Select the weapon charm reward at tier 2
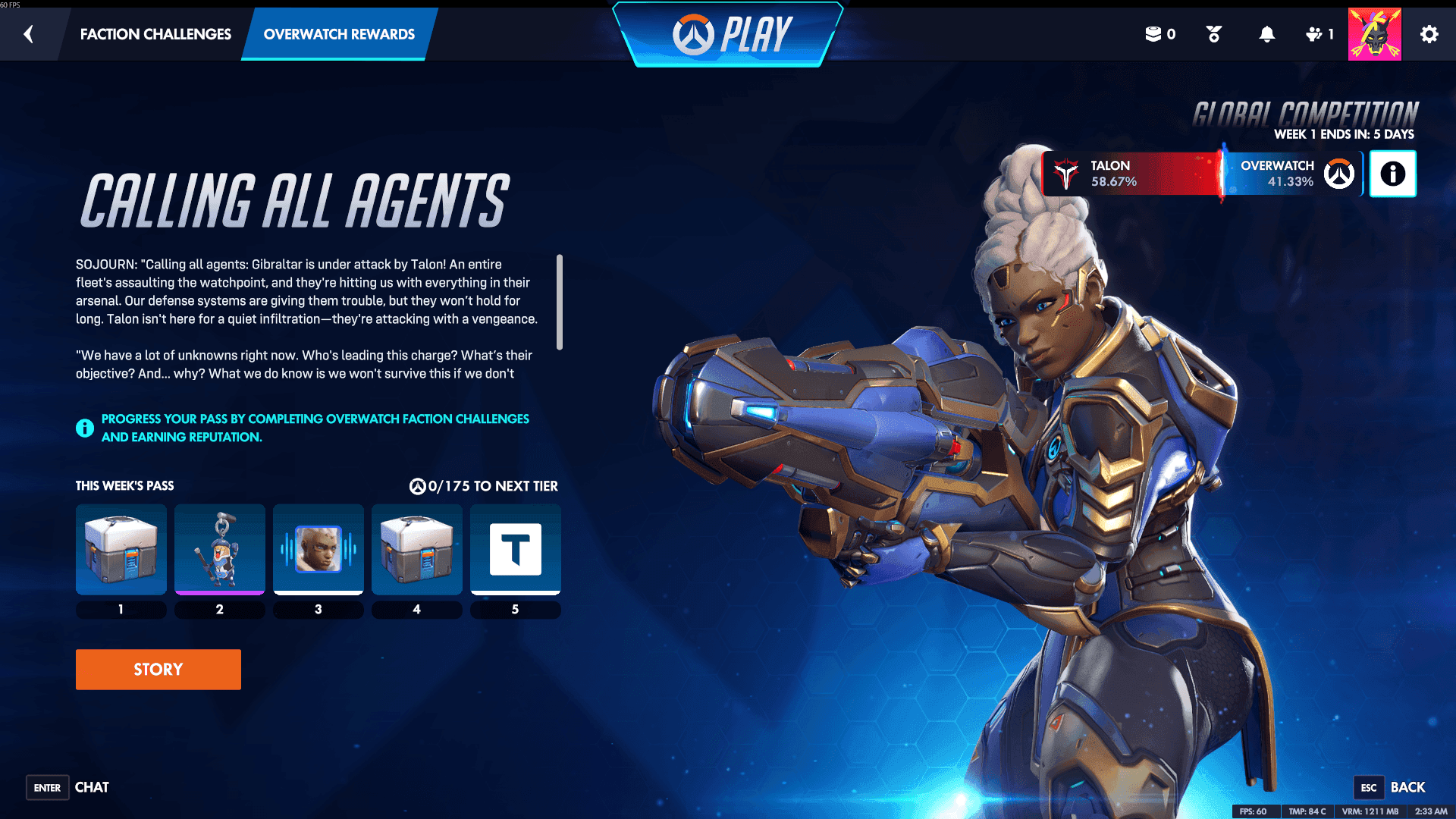Screen dimensions: 1456x819 [x=219, y=550]
